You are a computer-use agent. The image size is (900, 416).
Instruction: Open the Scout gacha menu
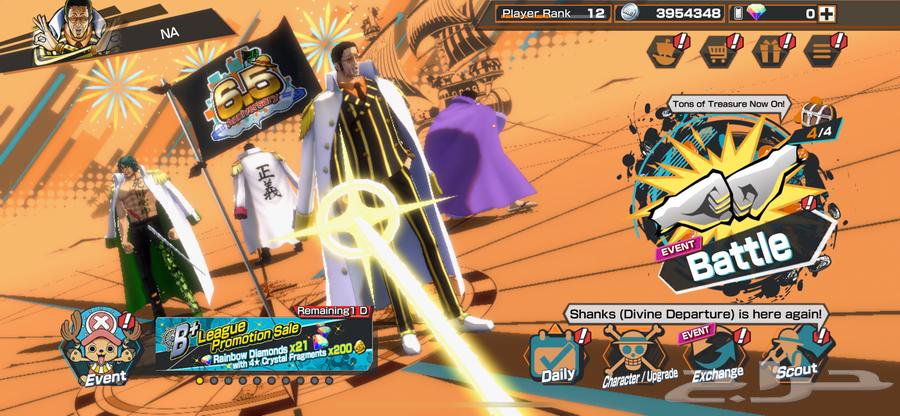click(x=795, y=357)
